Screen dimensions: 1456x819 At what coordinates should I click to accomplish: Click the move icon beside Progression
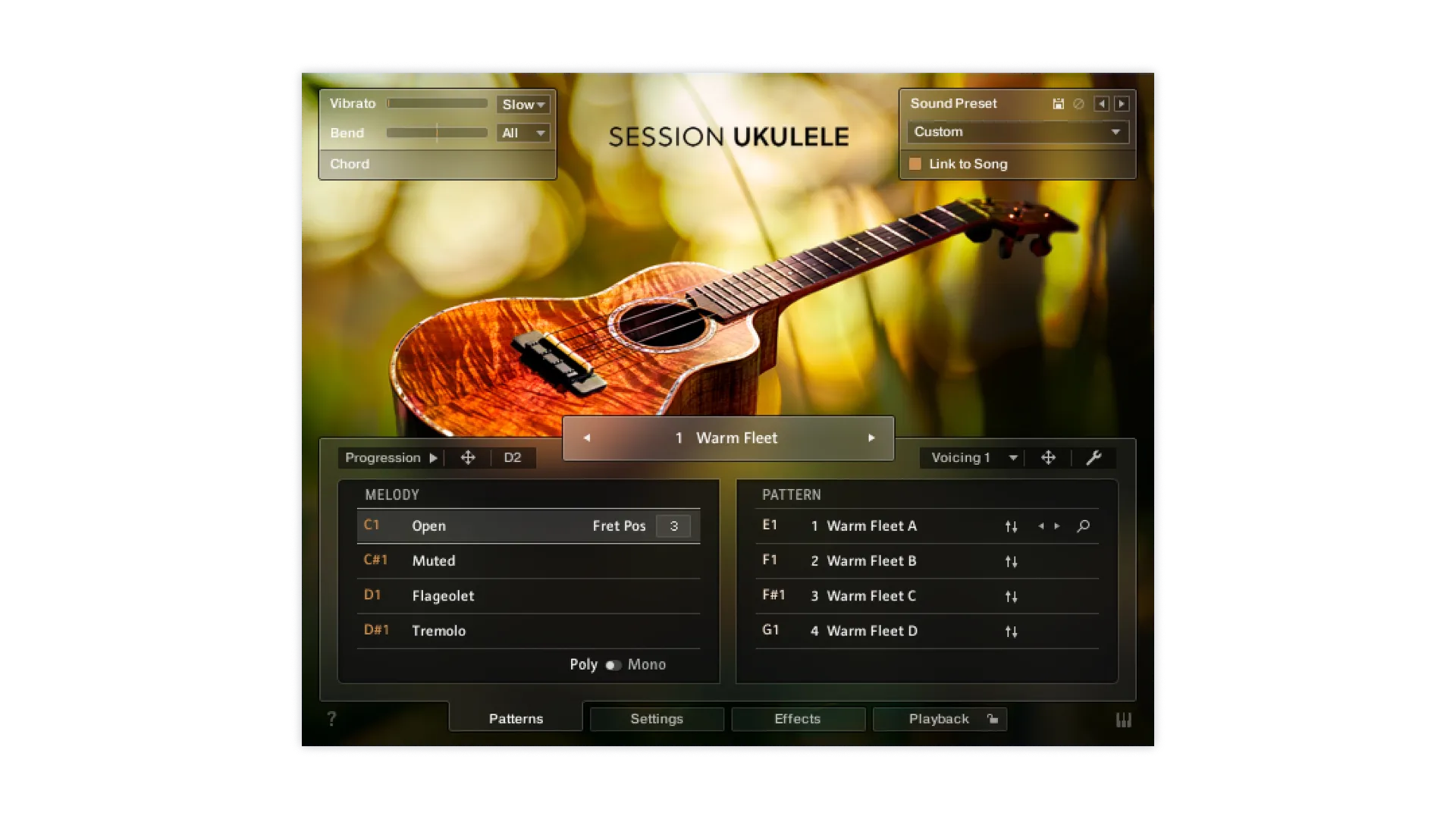point(468,457)
